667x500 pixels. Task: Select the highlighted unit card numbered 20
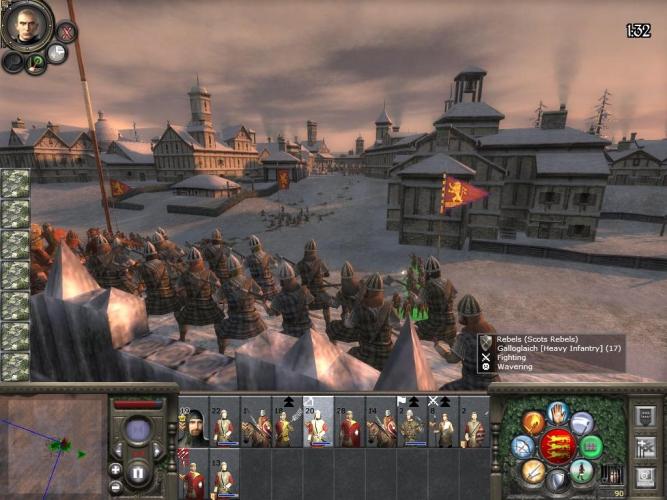pos(317,424)
